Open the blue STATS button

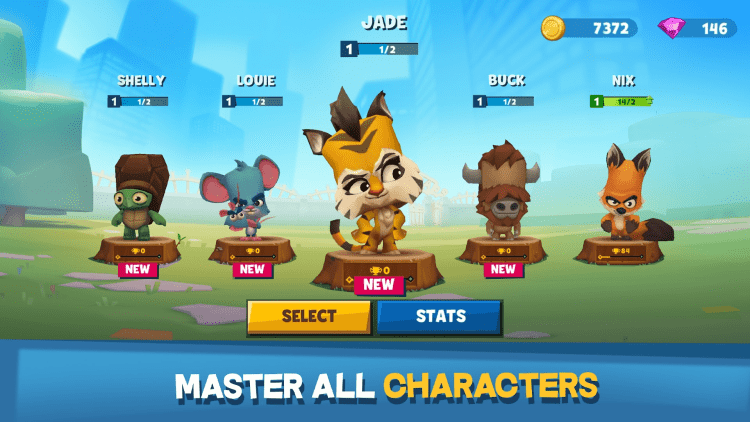(440, 317)
